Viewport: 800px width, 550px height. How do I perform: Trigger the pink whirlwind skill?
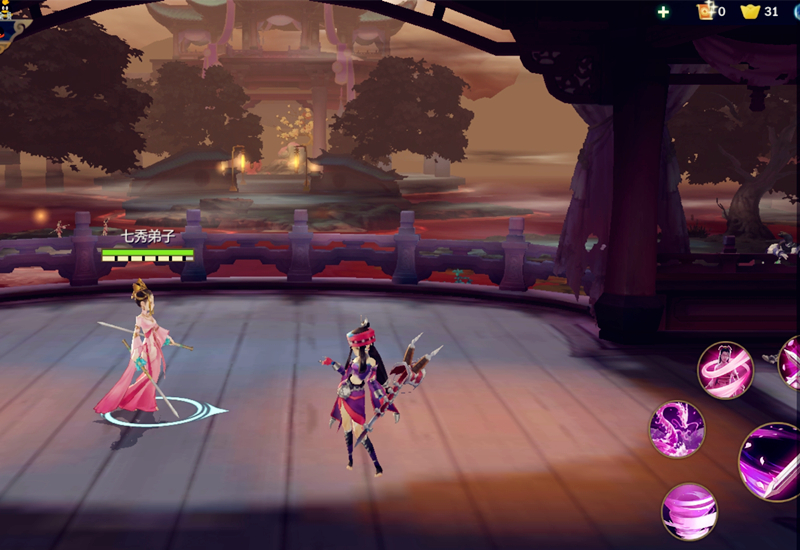click(689, 511)
